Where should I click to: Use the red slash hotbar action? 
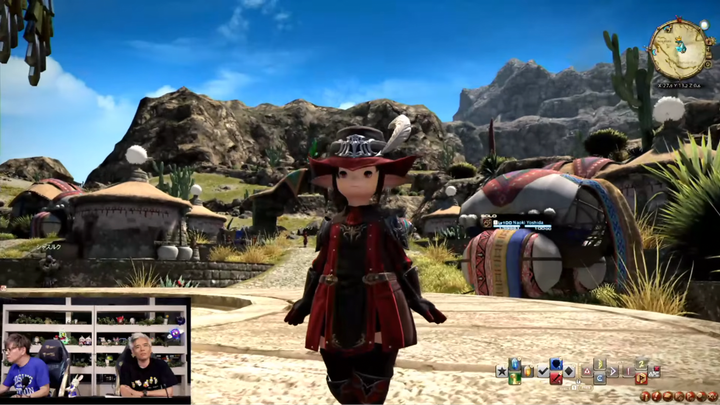pyautogui.click(x=556, y=378)
